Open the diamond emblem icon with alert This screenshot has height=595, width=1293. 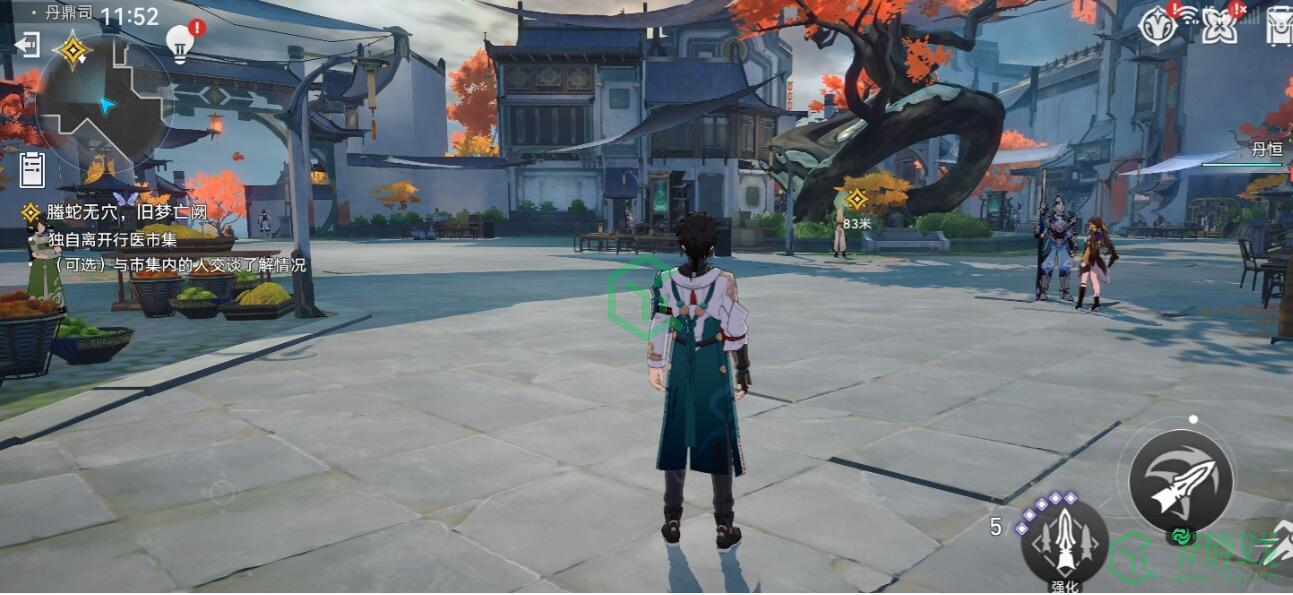tap(1158, 25)
